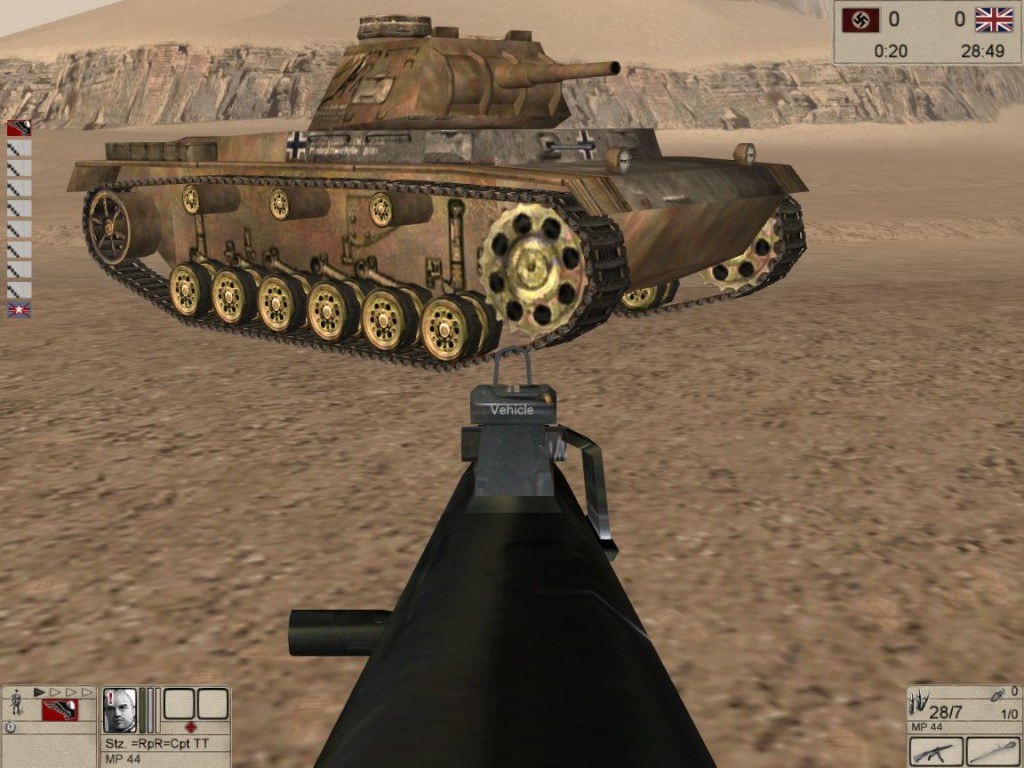
Task: Click the red winged emblem beside the soldier figure
Action: click(x=59, y=709)
